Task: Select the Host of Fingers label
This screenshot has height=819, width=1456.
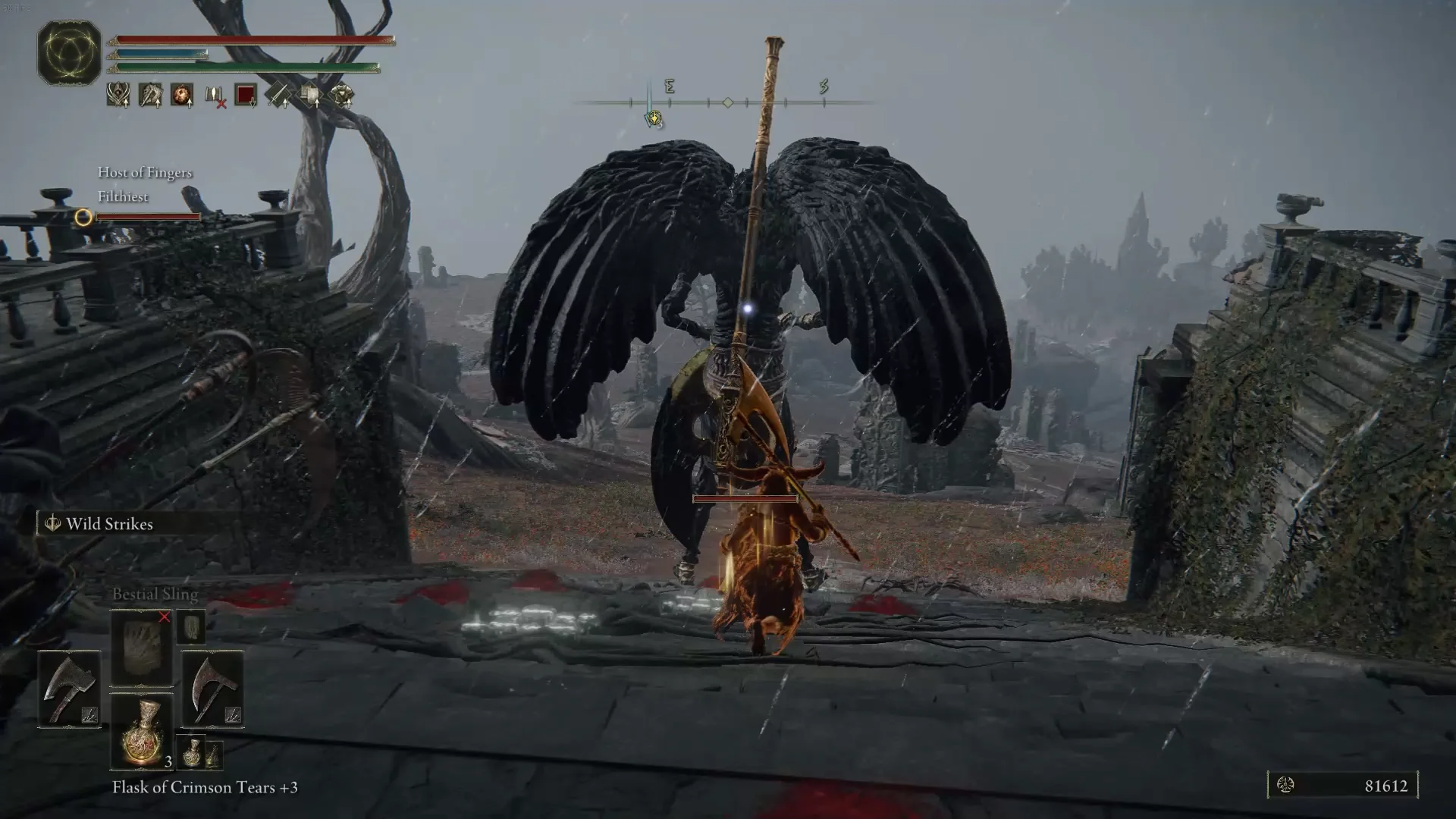Action: point(144,173)
